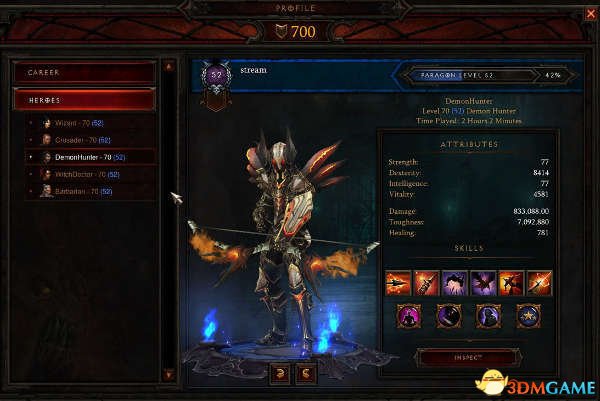Click the hero list scroll-down arrow
This screenshot has width=600, height=401.
(169, 374)
